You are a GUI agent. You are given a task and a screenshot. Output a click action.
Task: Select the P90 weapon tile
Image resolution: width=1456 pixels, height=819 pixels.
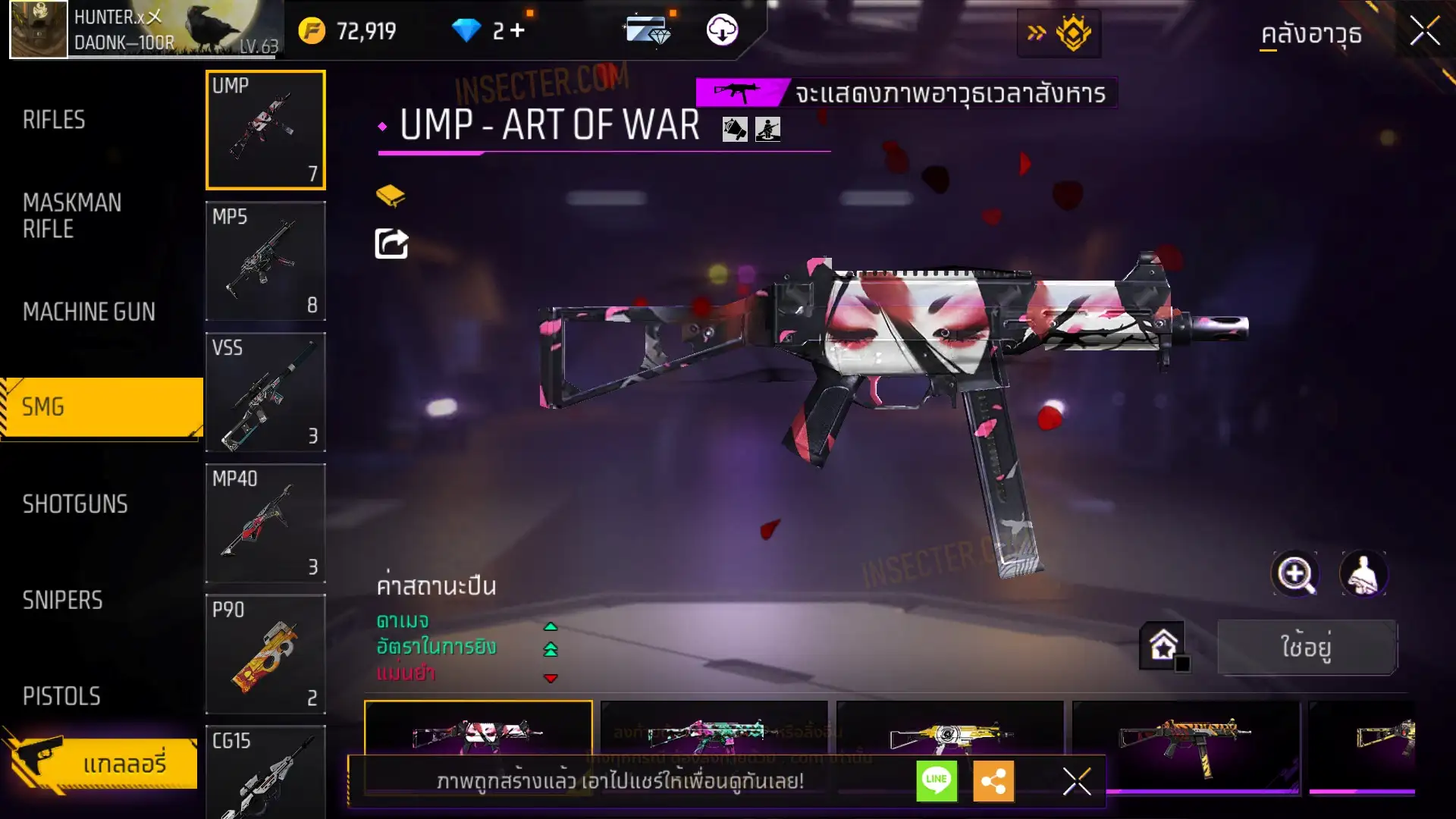coord(265,654)
